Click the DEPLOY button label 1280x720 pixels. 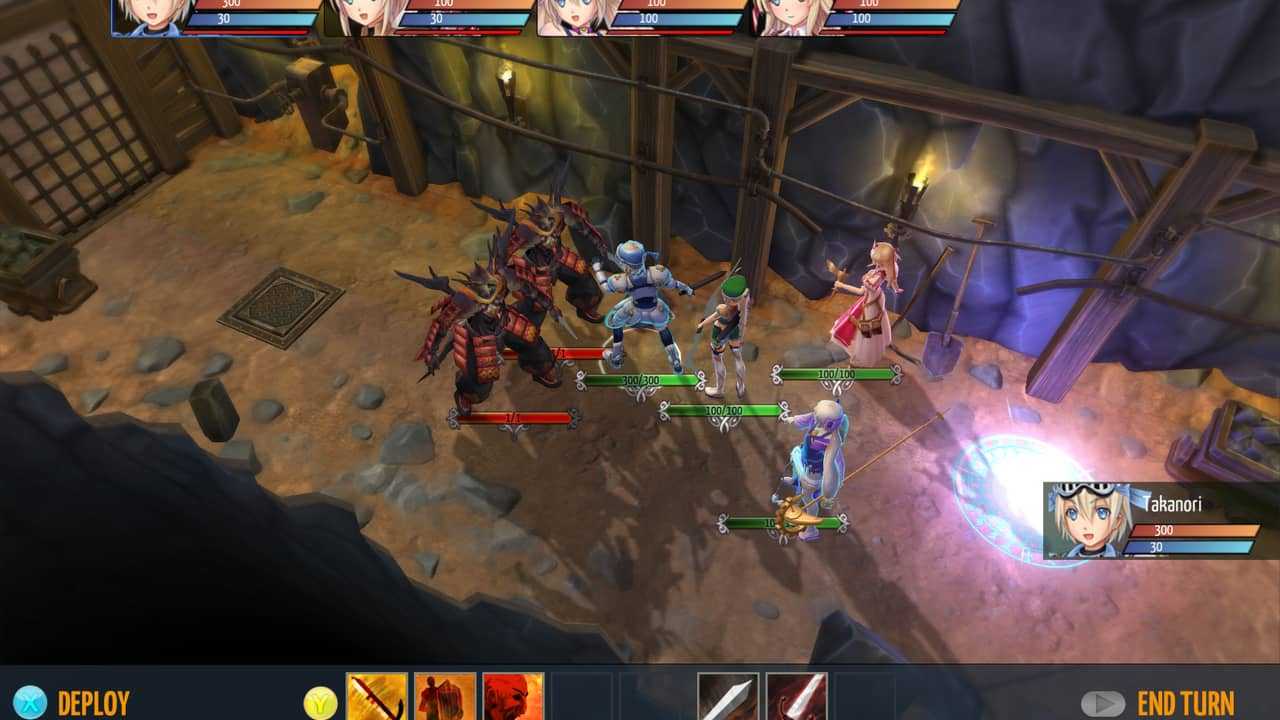click(x=93, y=703)
